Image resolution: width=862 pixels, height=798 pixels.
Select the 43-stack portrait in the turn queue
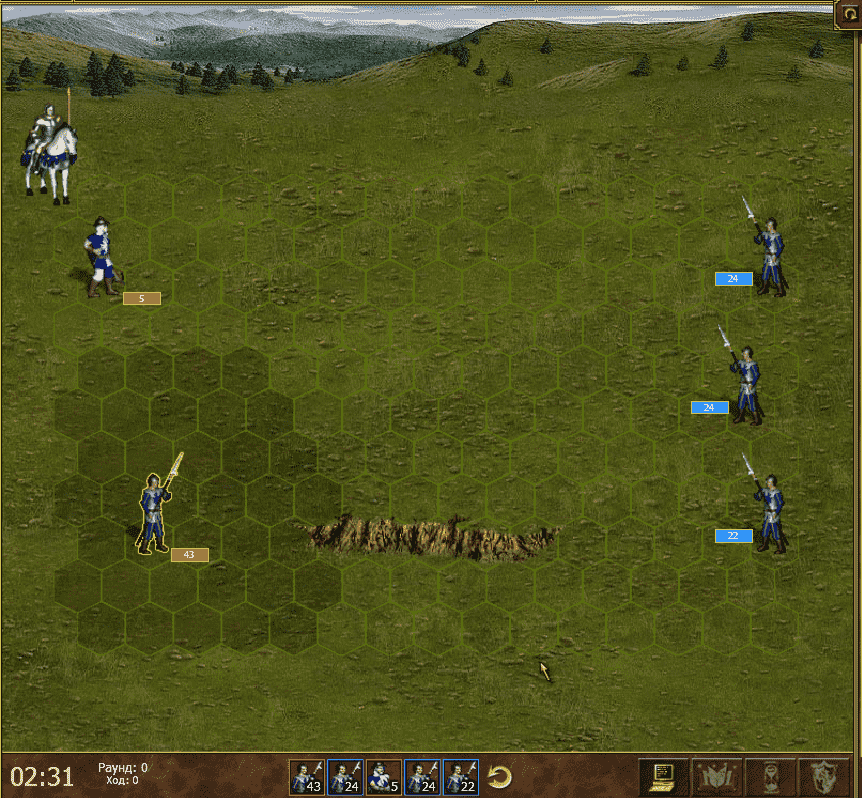pos(307,777)
